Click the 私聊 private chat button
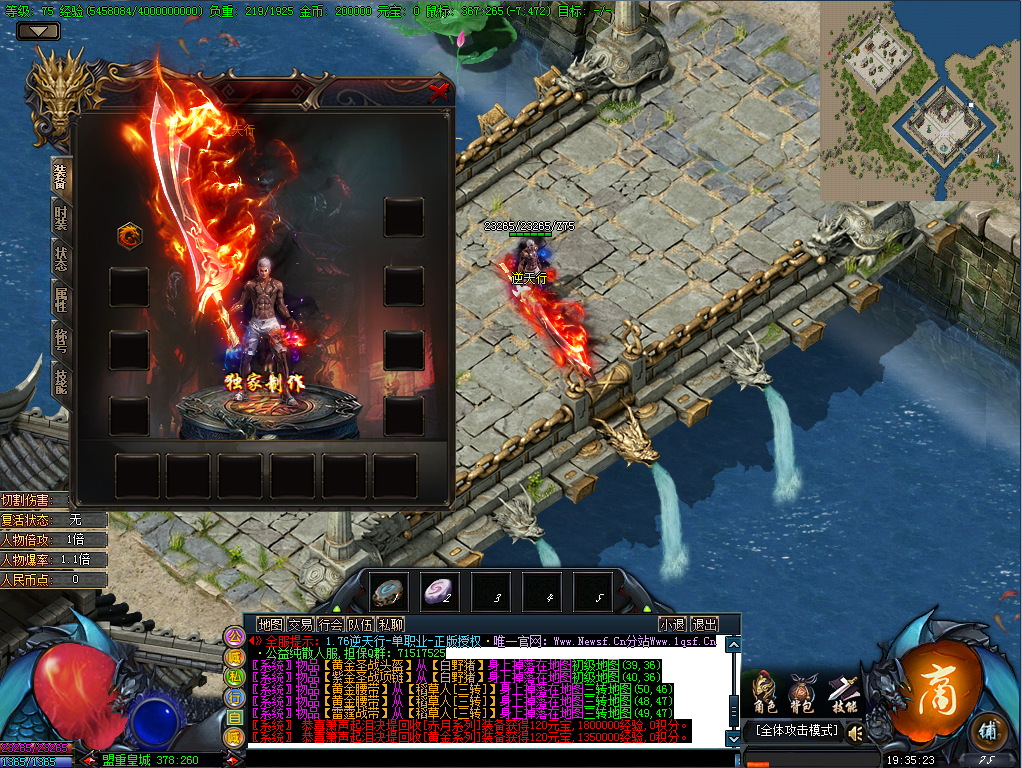Image resolution: width=1022 pixels, height=768 pixels. coord(390,624)
